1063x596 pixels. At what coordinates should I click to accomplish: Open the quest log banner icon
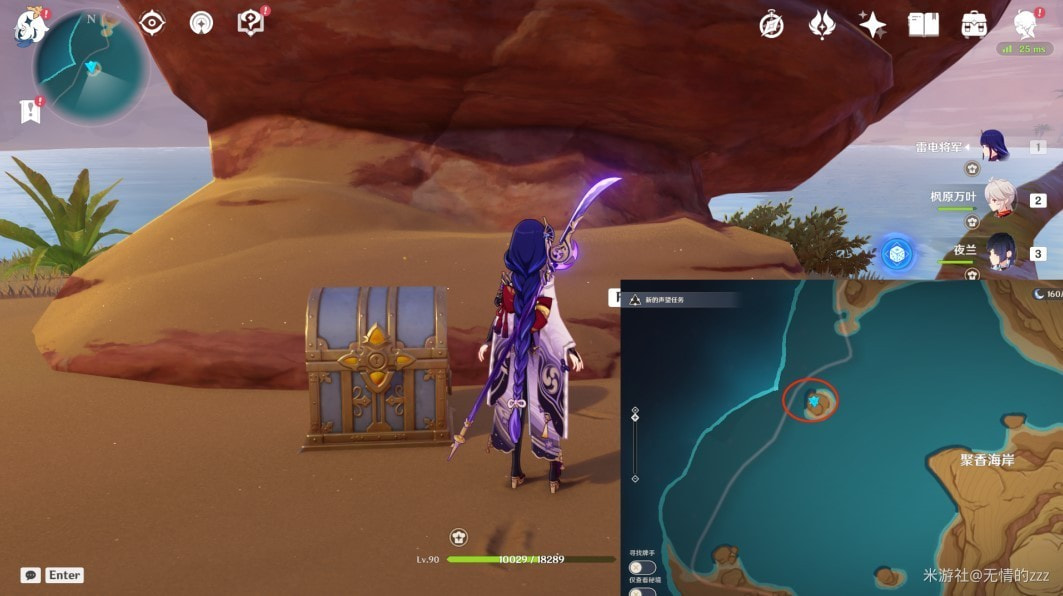[29, 111]
